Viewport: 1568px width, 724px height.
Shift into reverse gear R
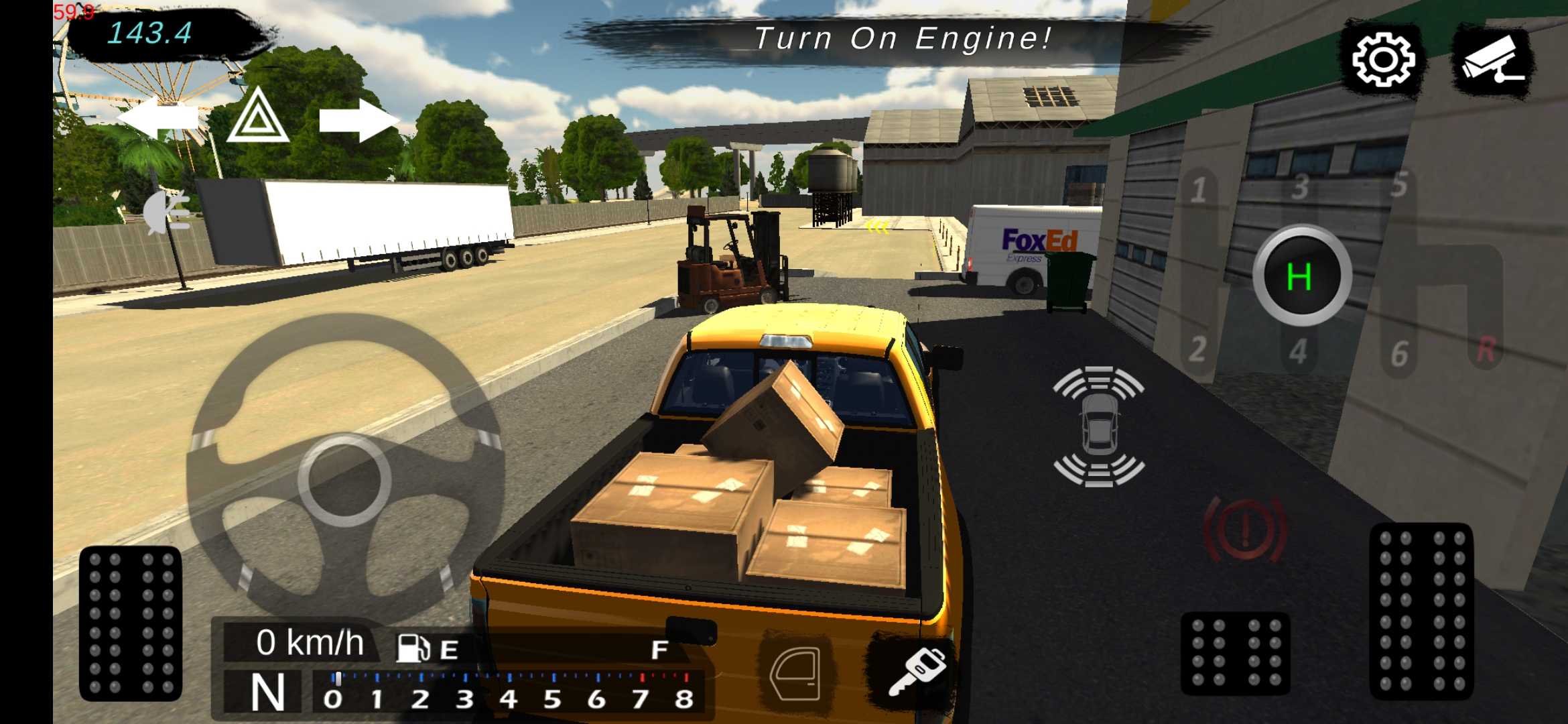pos(1486,349)
